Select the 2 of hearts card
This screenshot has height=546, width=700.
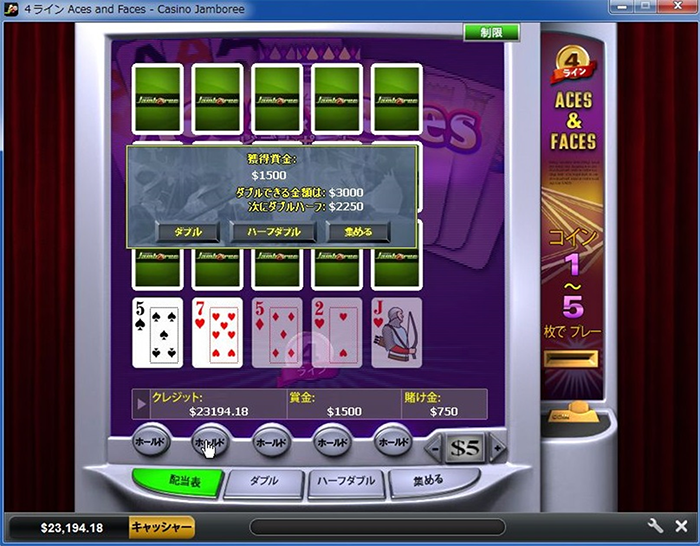pyautogui.click(x=337, y=332)
